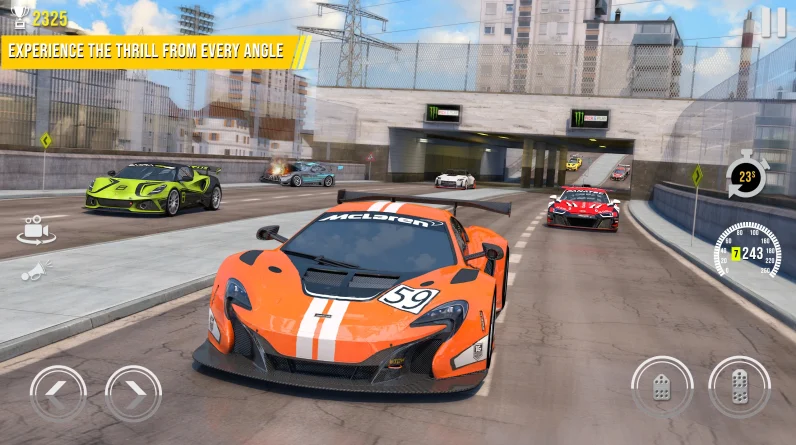Image resolution: width=796 pixels, height=445 pixels.
Task: Steer right with the right arrow
Action: point(133,392)
